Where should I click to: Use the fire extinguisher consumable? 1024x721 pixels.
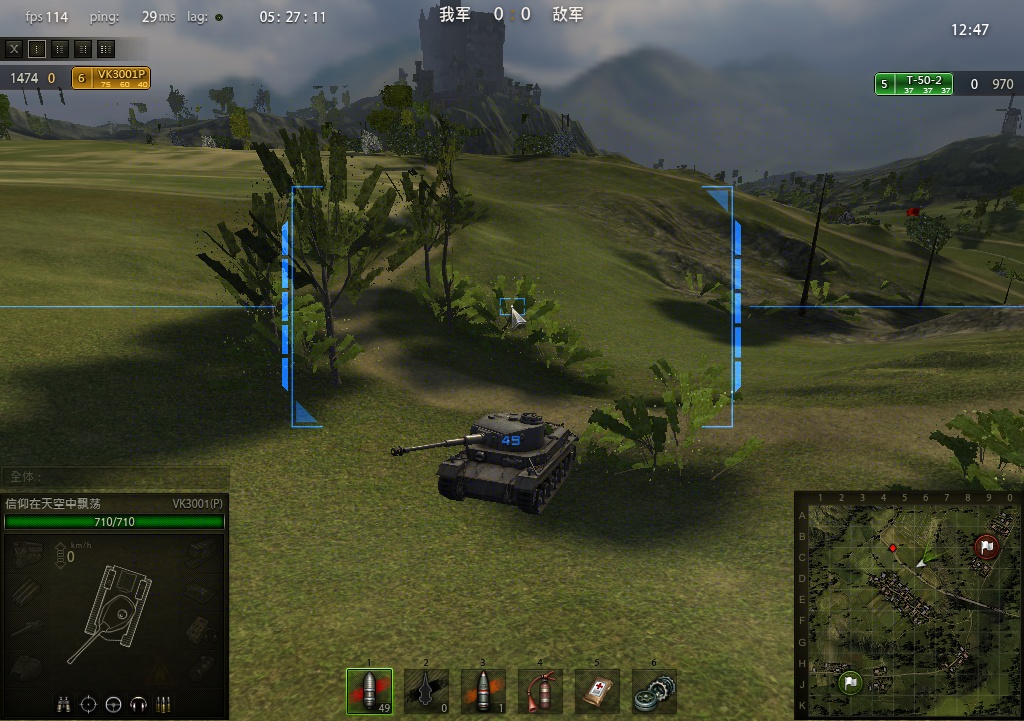click(540, 692)
